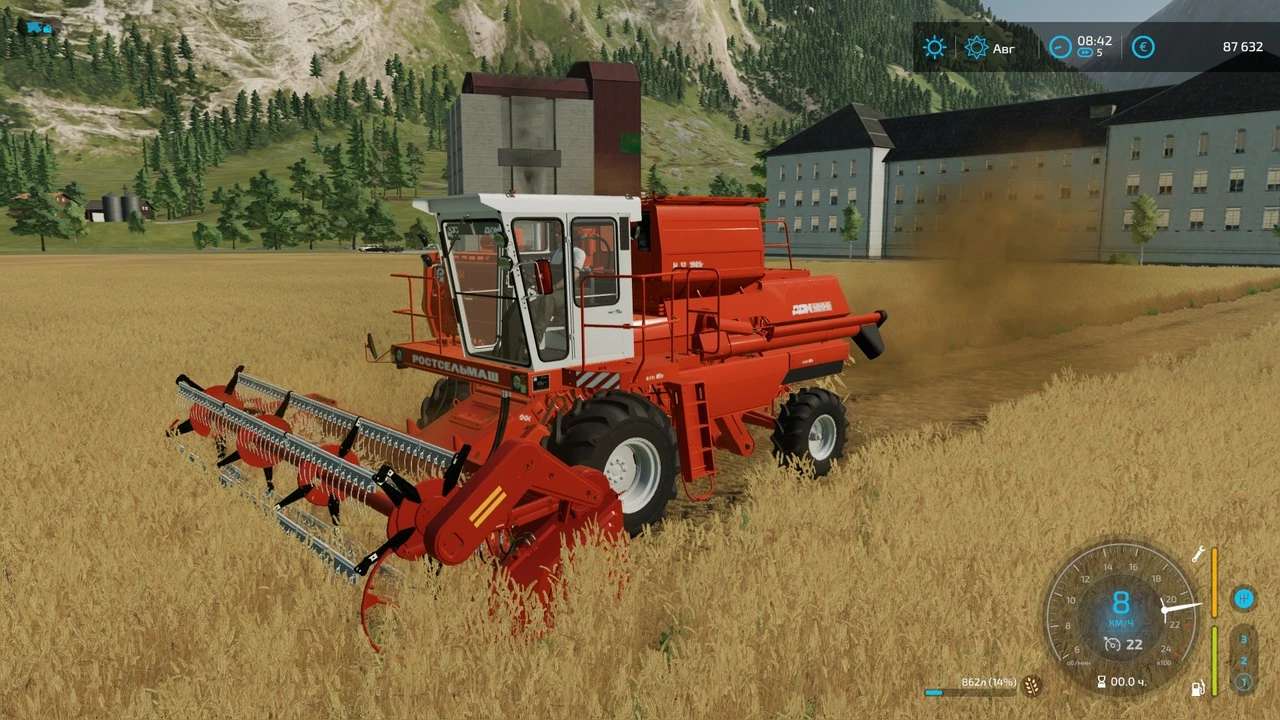This screenshot has height=720, width=1280.
Task: Click the fuel pump icon
Action: click(1197, 688)
